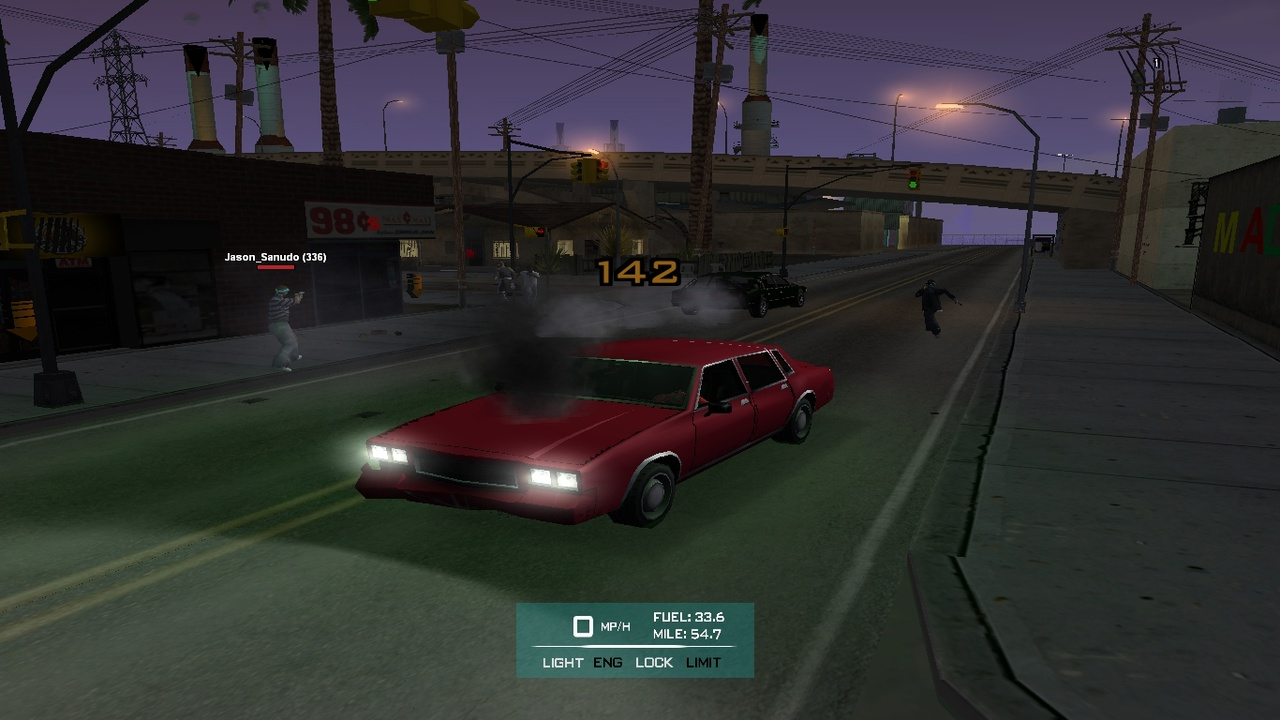Image resolution: width=1280 pixels, height=720 pixels.
Task: Toggle the speed LIMIT indicator
Action: coord(703,662)
